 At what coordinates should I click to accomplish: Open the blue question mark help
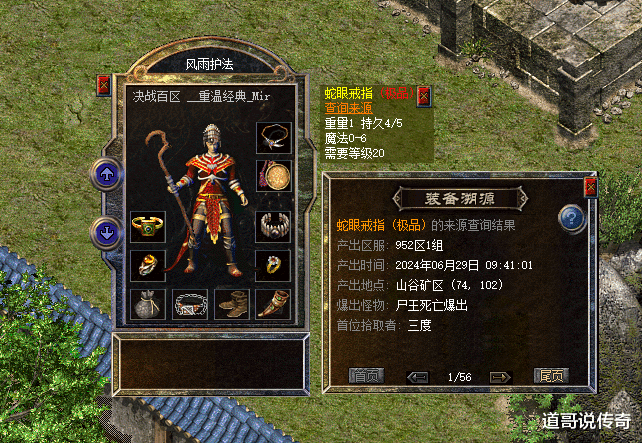(x=571, y=217)
